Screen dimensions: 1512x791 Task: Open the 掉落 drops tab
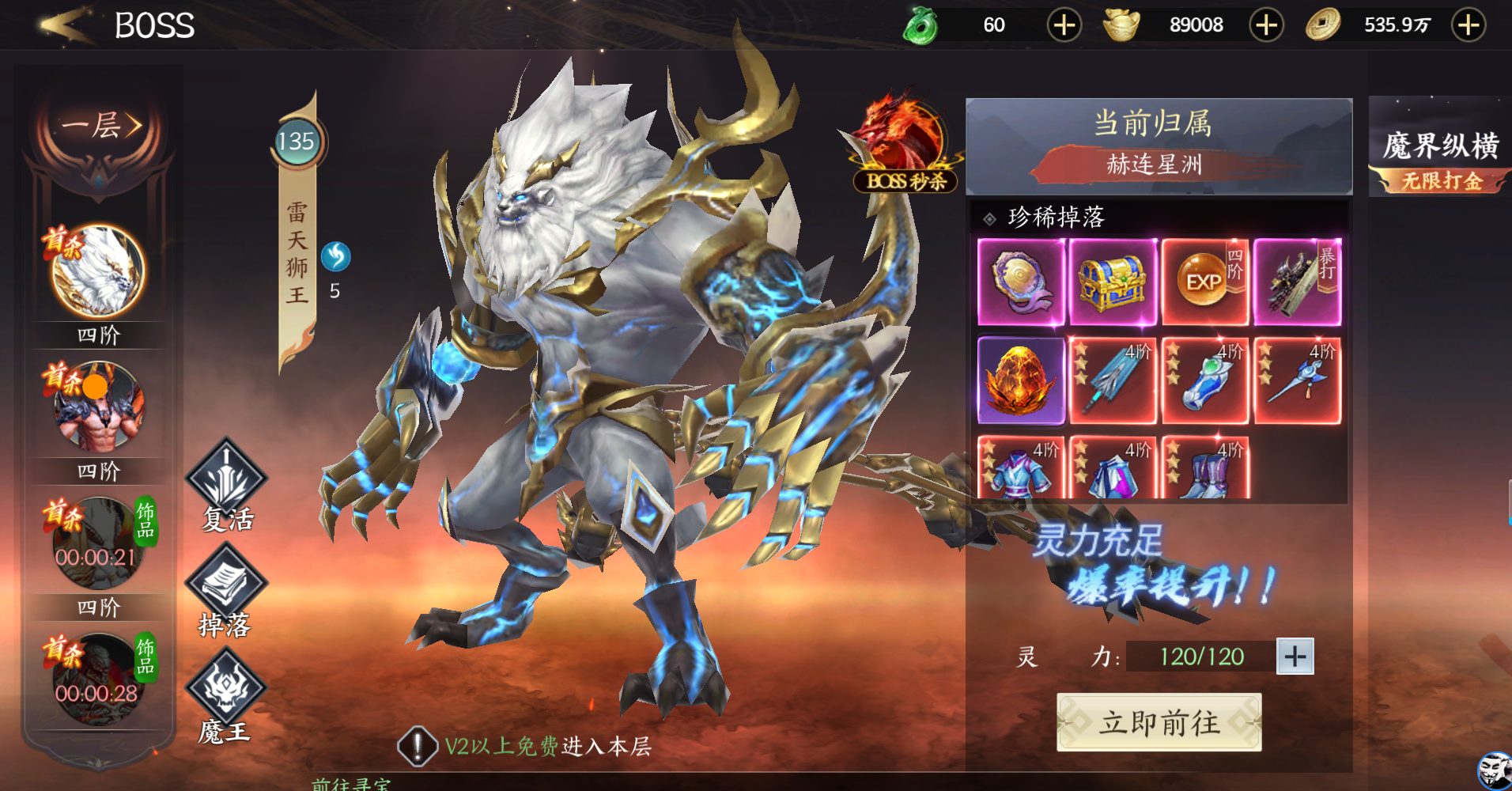pos(225,591)
